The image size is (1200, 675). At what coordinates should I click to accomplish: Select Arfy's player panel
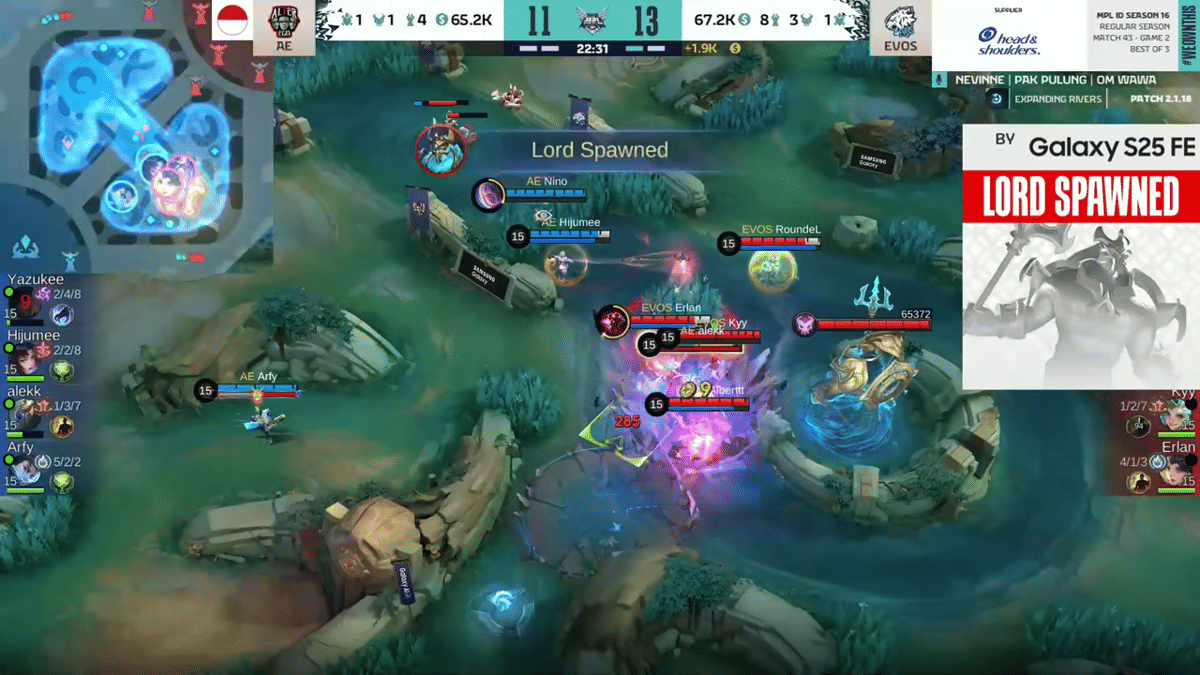38,468
